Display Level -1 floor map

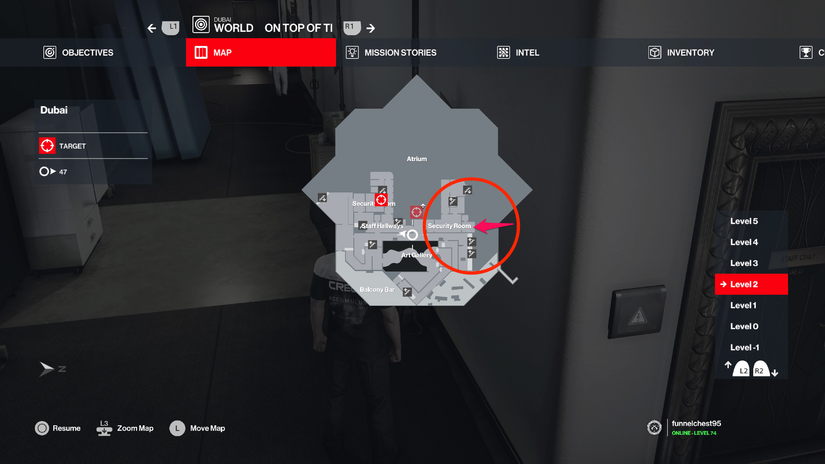744,347
